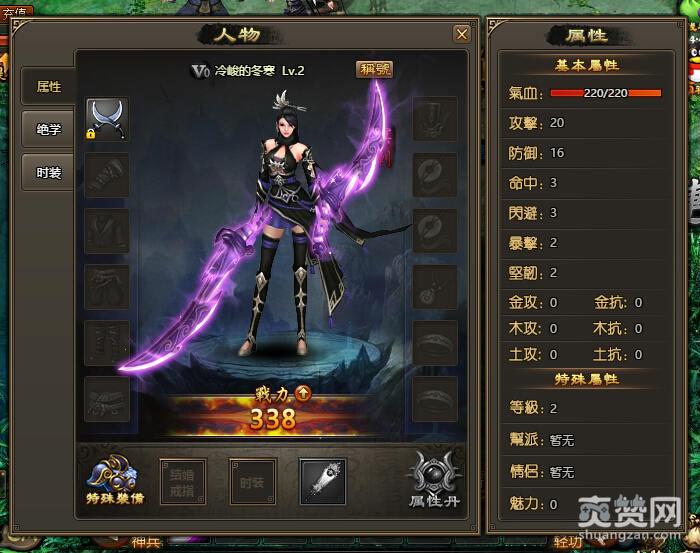This screenshot has height=553, width=700.
Task: Close the 人物 character window
Action: pos(461,34)
